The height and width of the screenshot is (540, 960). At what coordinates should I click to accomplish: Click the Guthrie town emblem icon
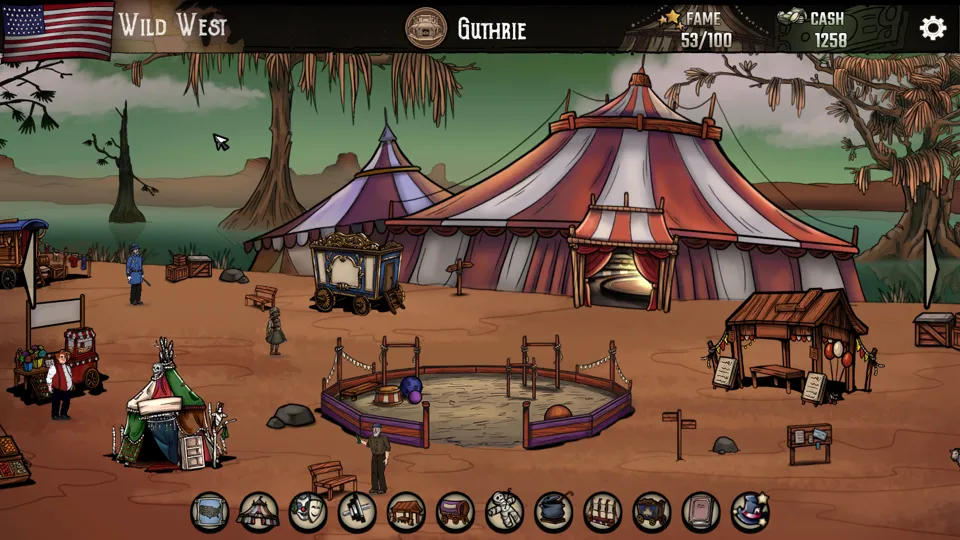tap(426, 28)
